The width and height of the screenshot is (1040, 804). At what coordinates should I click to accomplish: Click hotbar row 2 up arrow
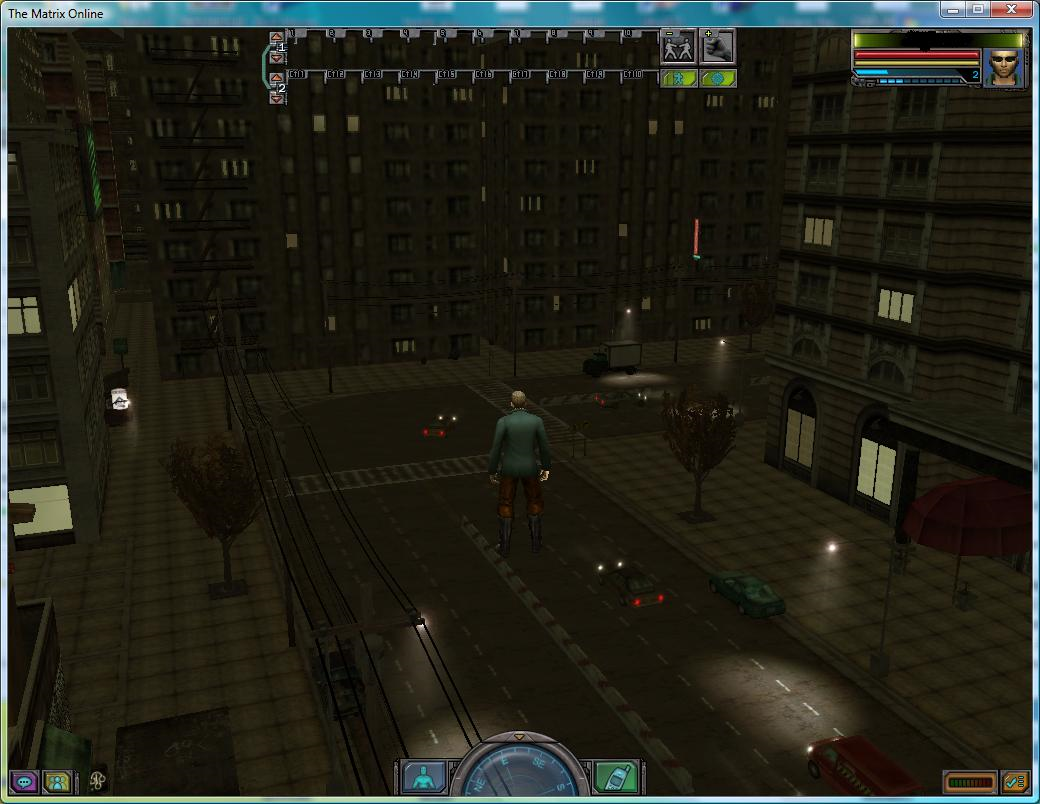pyautogui.click(x=277, y=78)
